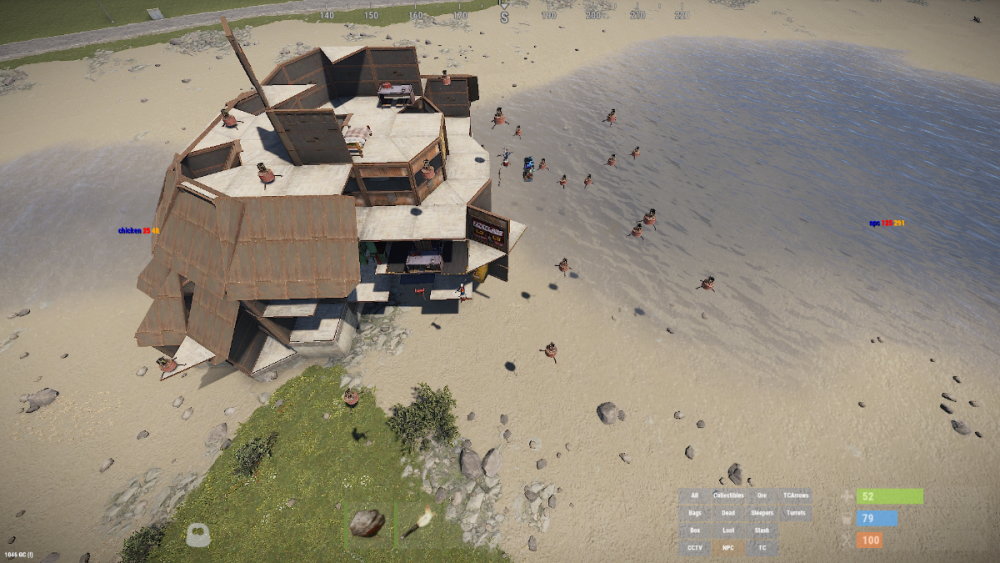Show Bags on the overlay

(694, 513)
